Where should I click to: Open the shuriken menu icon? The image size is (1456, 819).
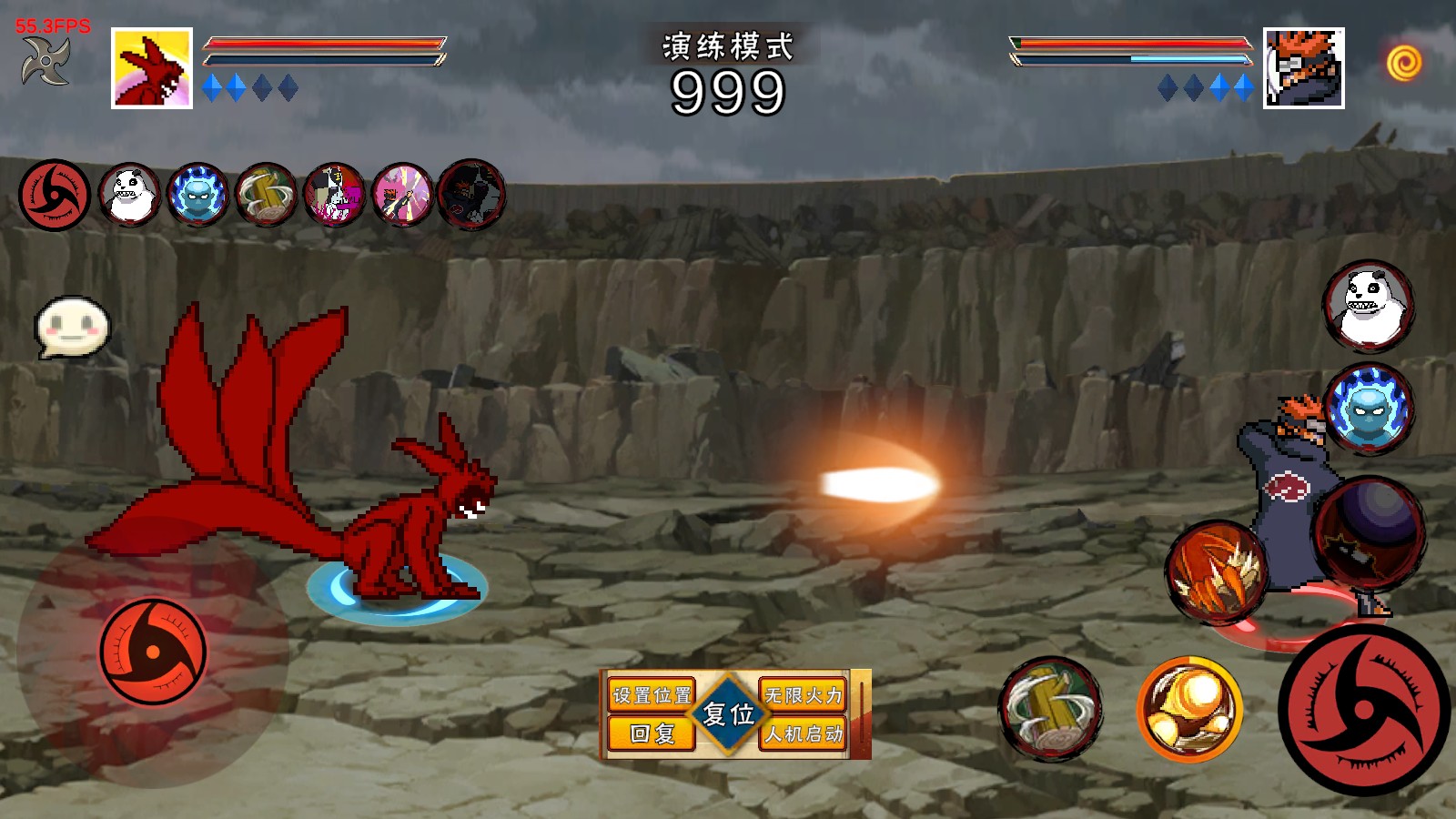45,62
